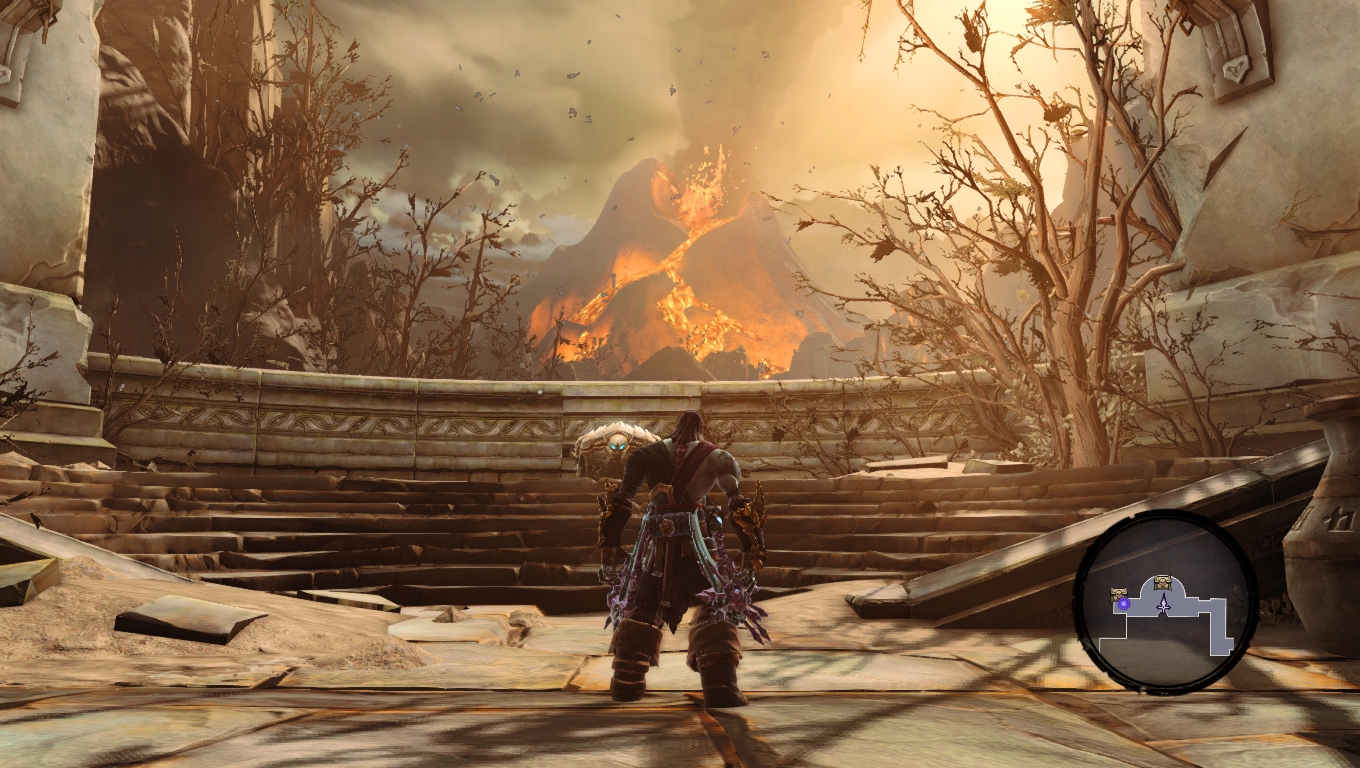Select the purple orb marker on minimap
The image size is (1360, 768).
coord(1124,604)
